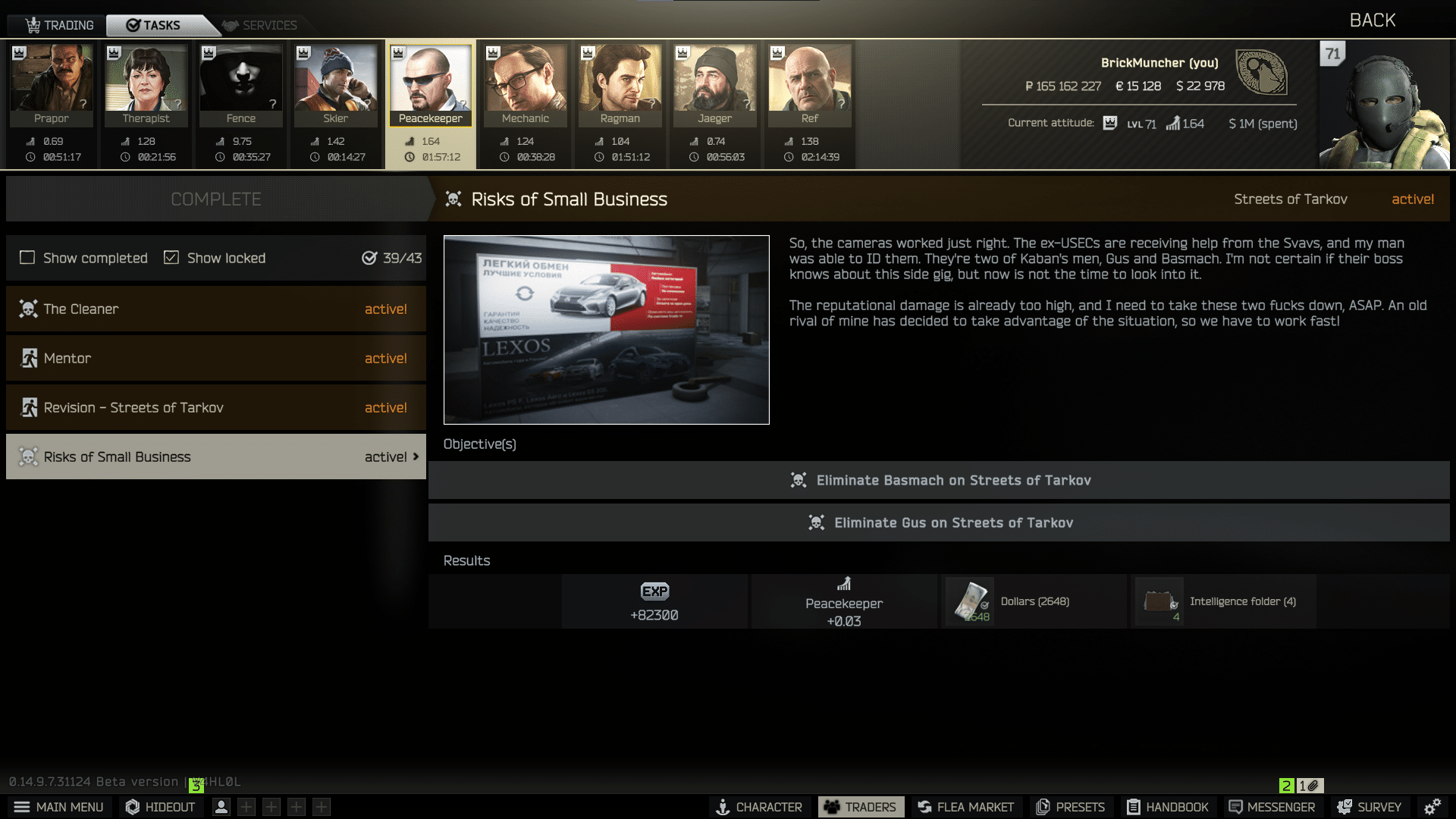Image resolution: width=1456 pixels, height=819 pixels.
Task: Select the Mentor task row
Action: tap(216, 358)
